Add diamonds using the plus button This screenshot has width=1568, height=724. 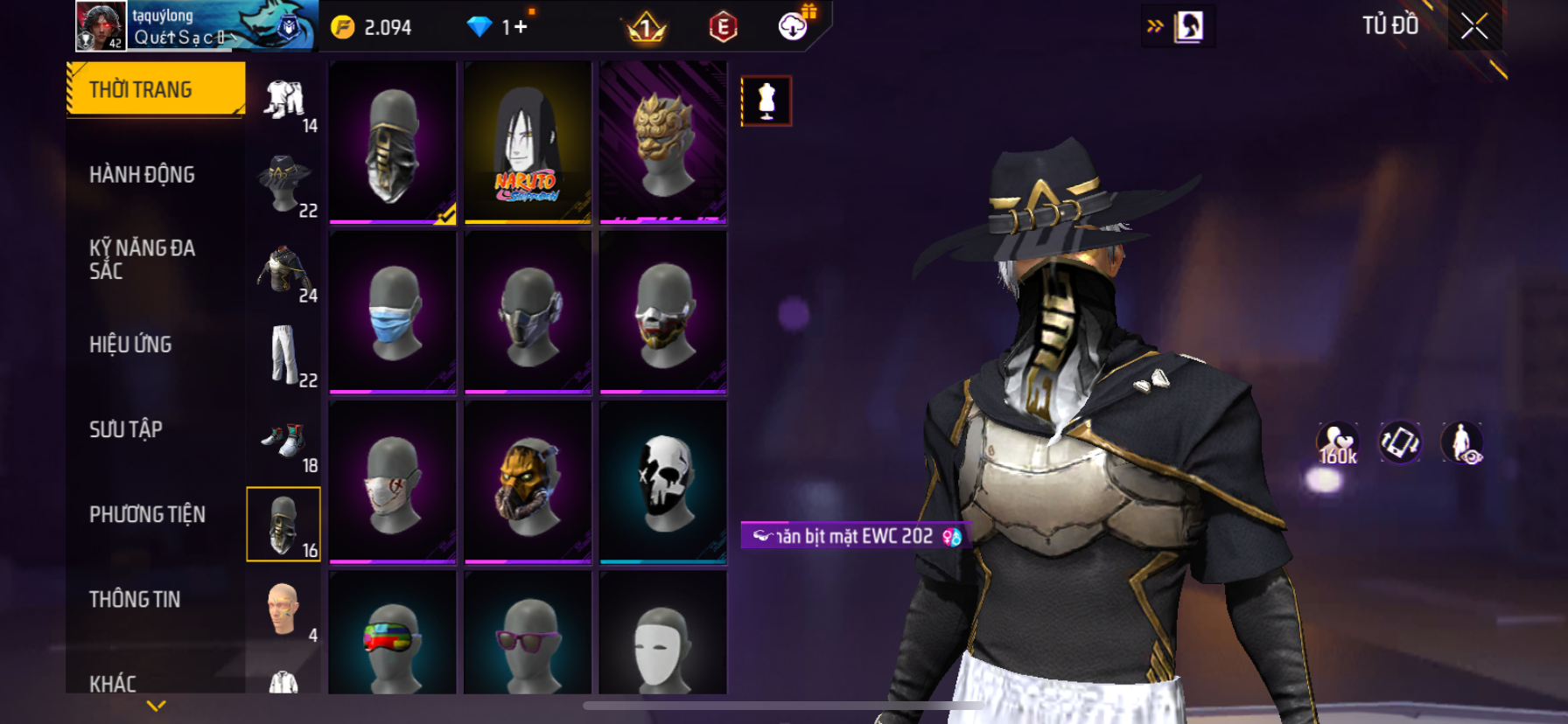[x=521, y=27]
